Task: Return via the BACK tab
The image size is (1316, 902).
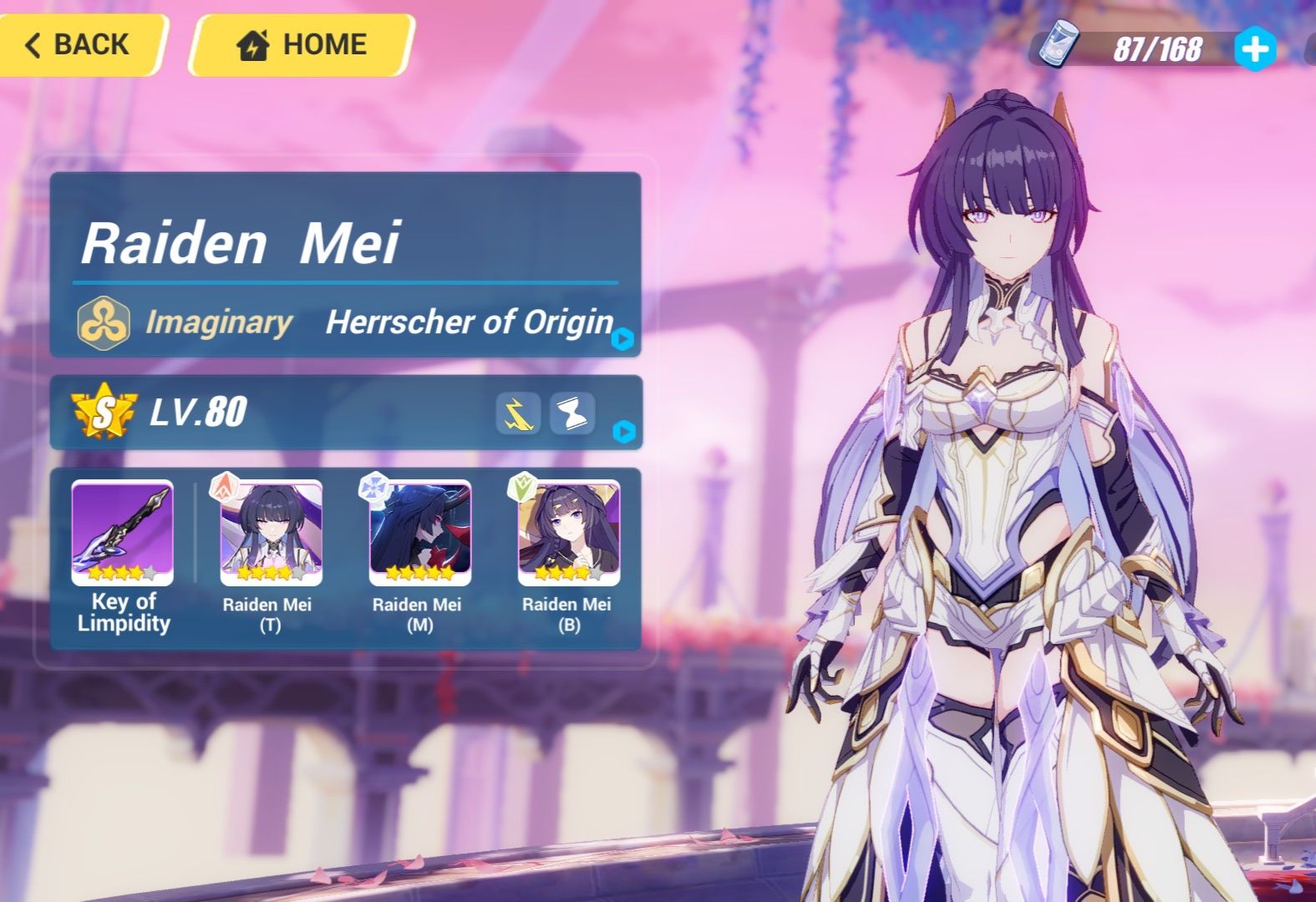Action: 79,44
